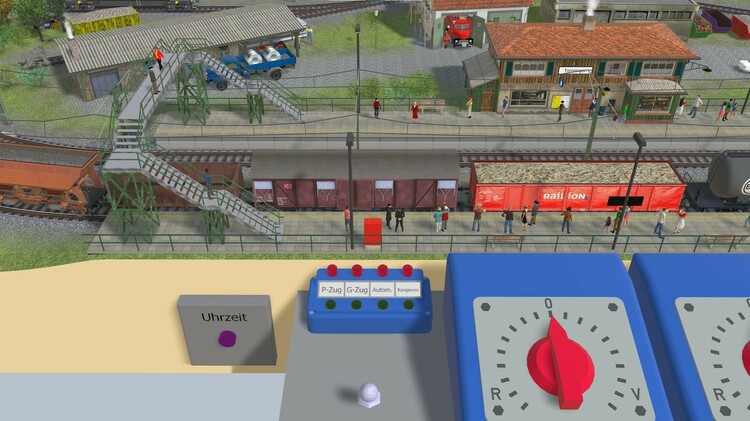The width and height of the screenshot is (750, 421).
Task: Push the red button above P-Zug
Action: (x=333, y=270)
